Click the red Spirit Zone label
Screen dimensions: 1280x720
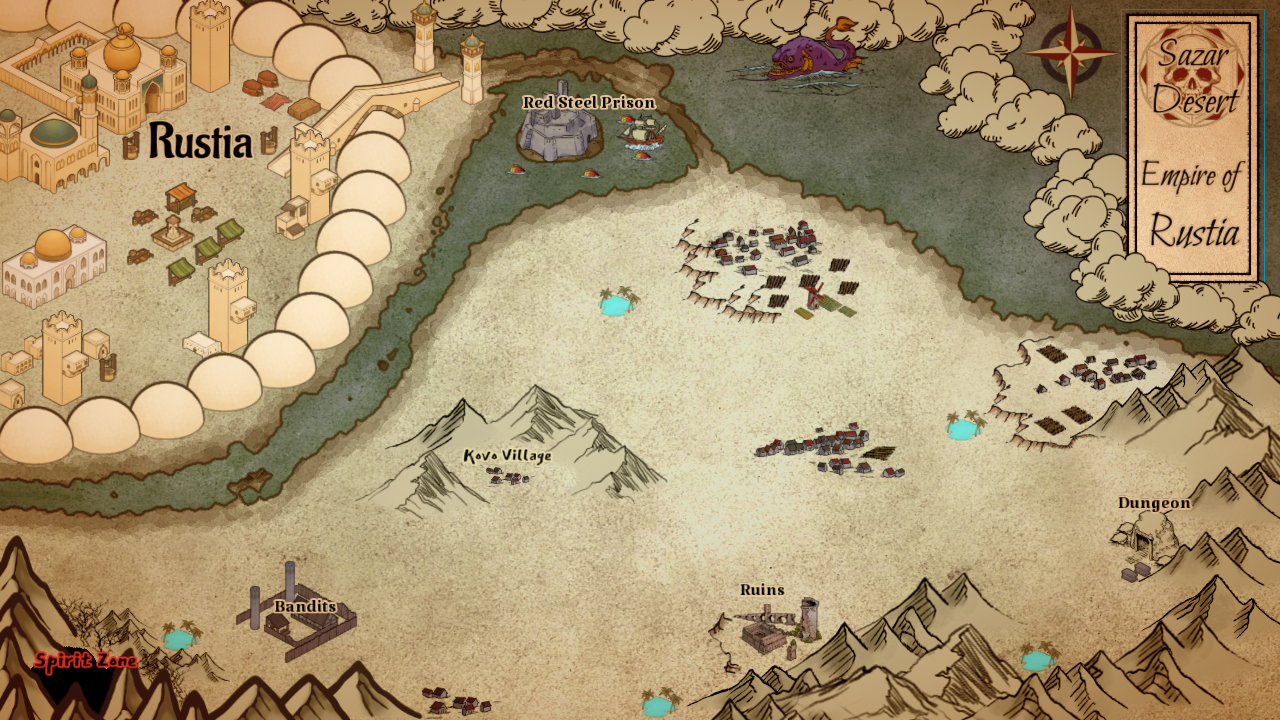click(86, 661)
